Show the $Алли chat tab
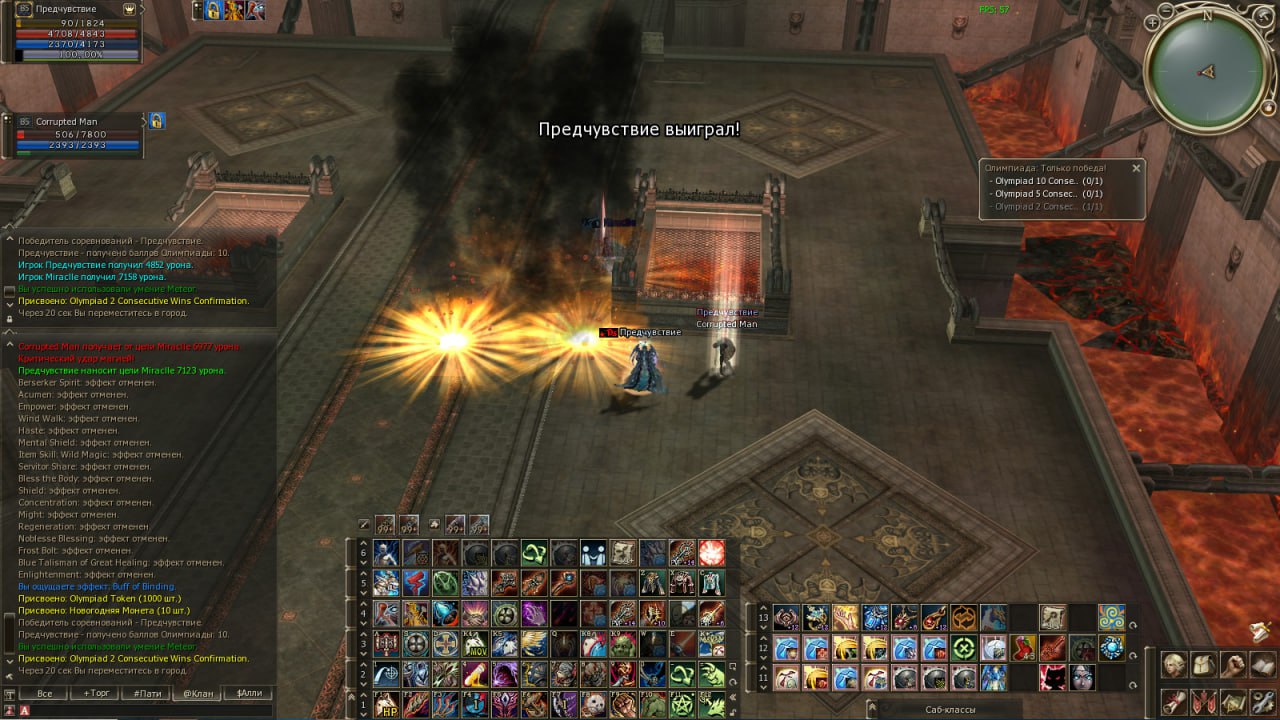Viewport: 1280px width, 720px height. pos(248,693)
